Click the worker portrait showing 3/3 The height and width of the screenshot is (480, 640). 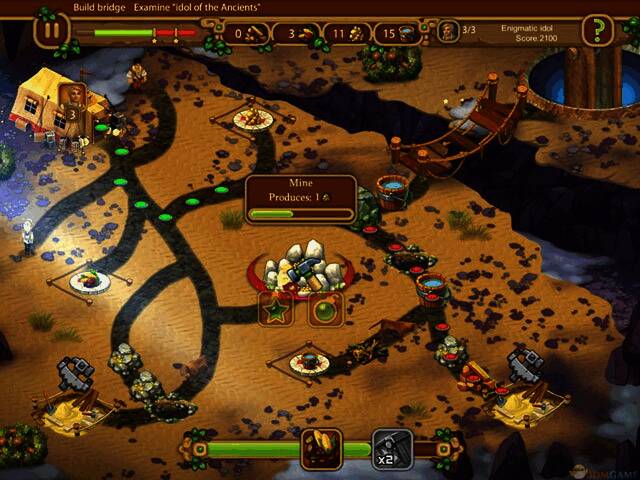(449, 32)
